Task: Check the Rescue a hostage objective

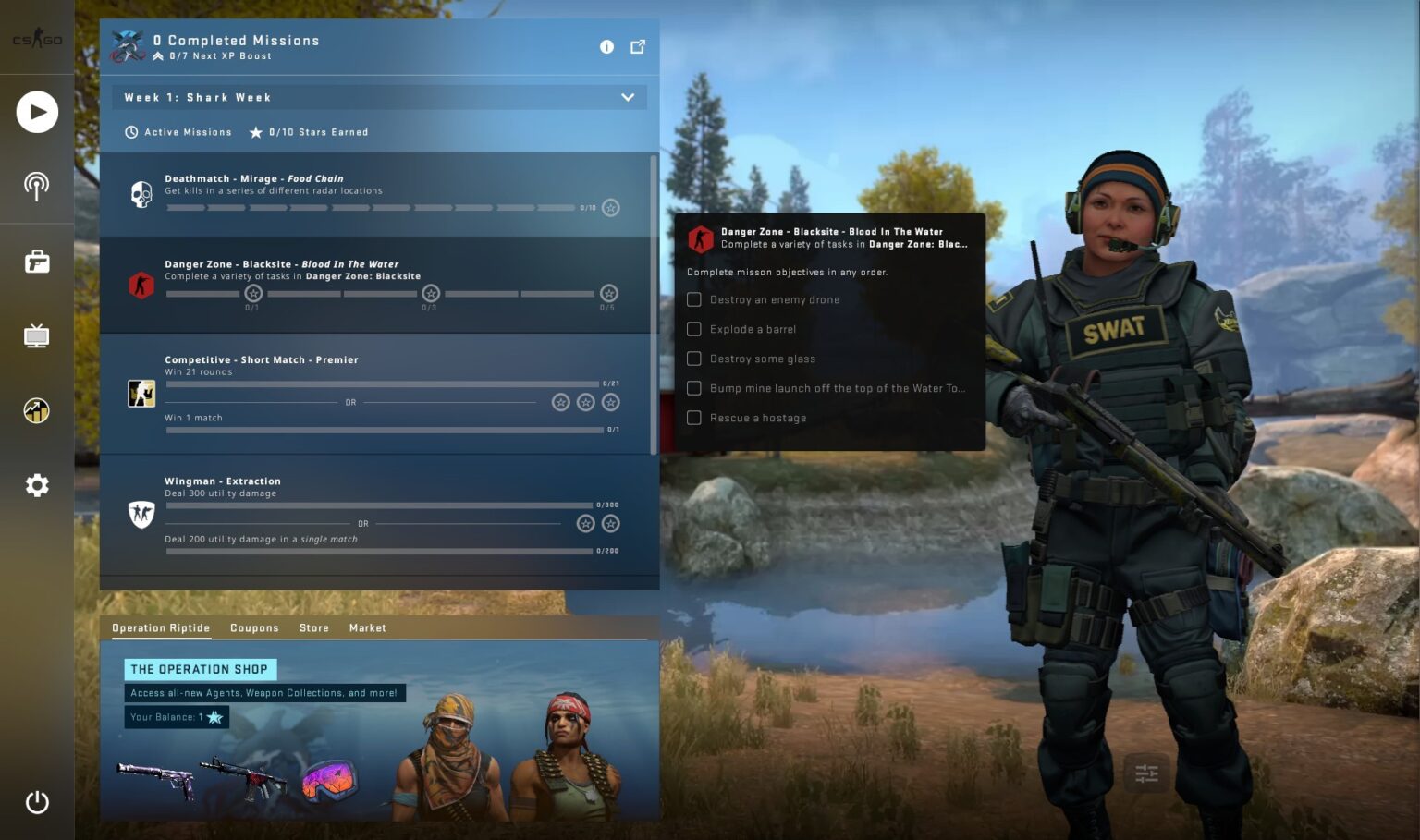Action: pyautogui.click(x=694, y=418)
